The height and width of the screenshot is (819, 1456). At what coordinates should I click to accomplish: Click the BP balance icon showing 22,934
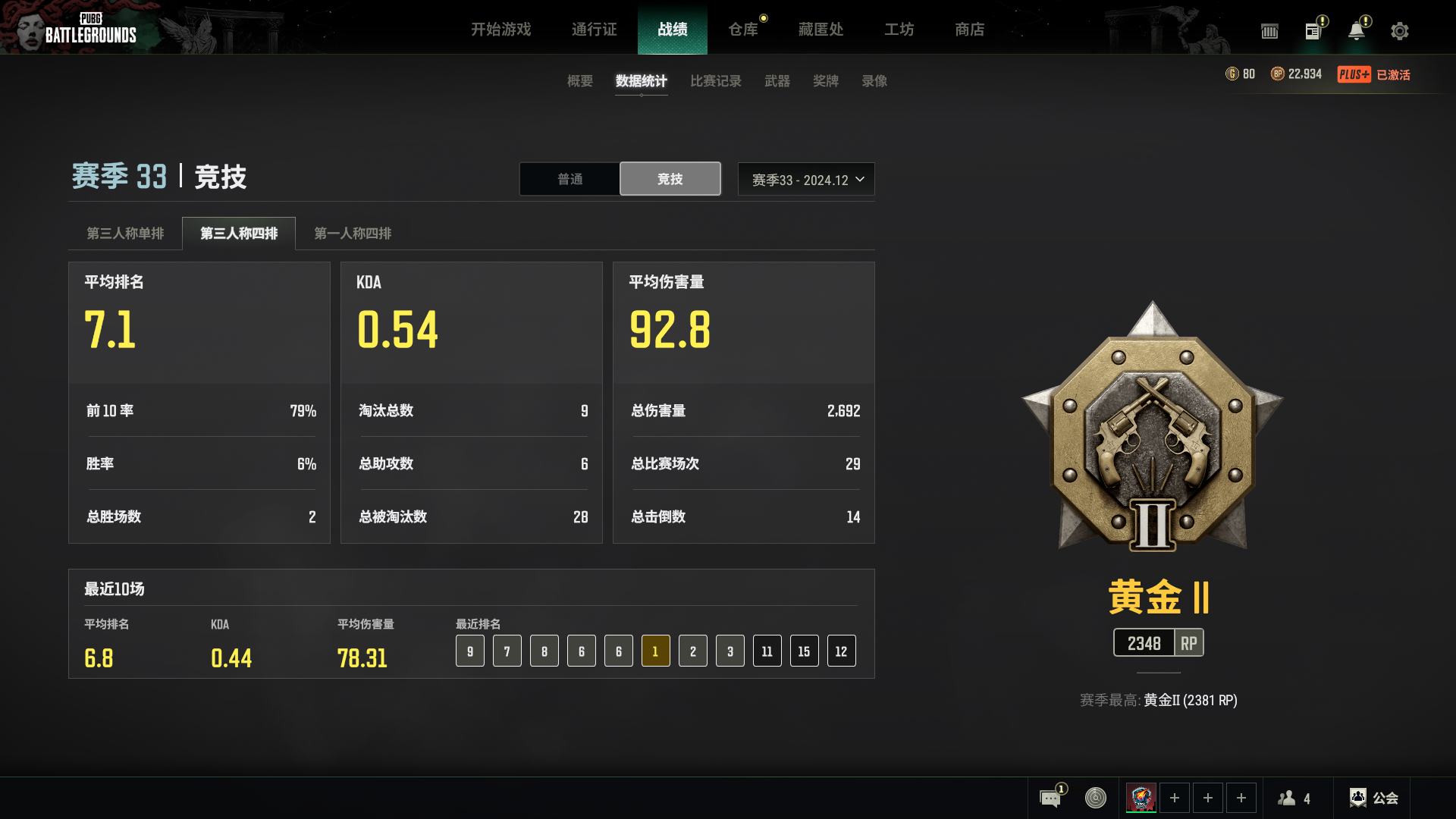coord(1276,74)
